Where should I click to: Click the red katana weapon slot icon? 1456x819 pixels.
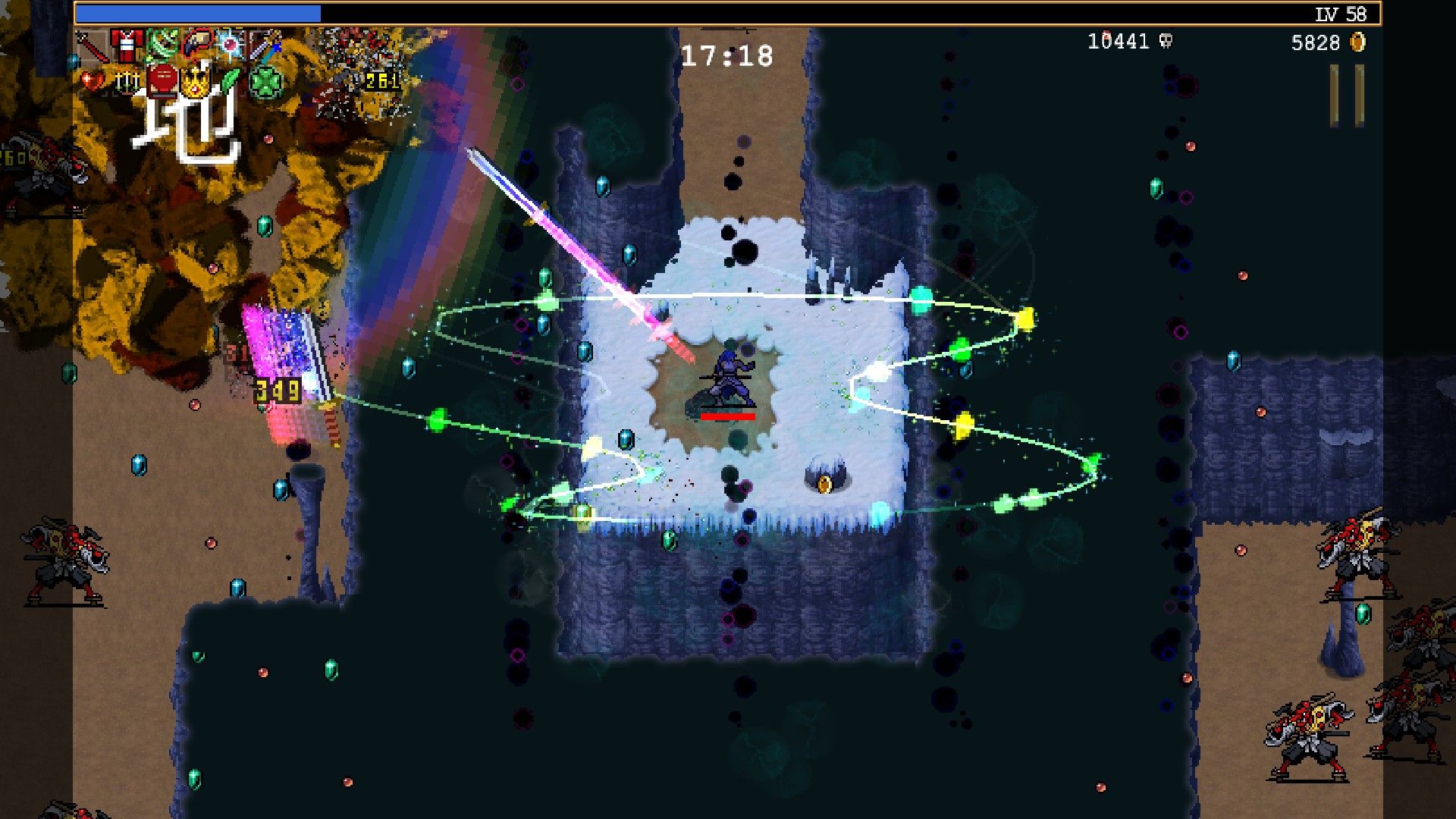(91, 45)
